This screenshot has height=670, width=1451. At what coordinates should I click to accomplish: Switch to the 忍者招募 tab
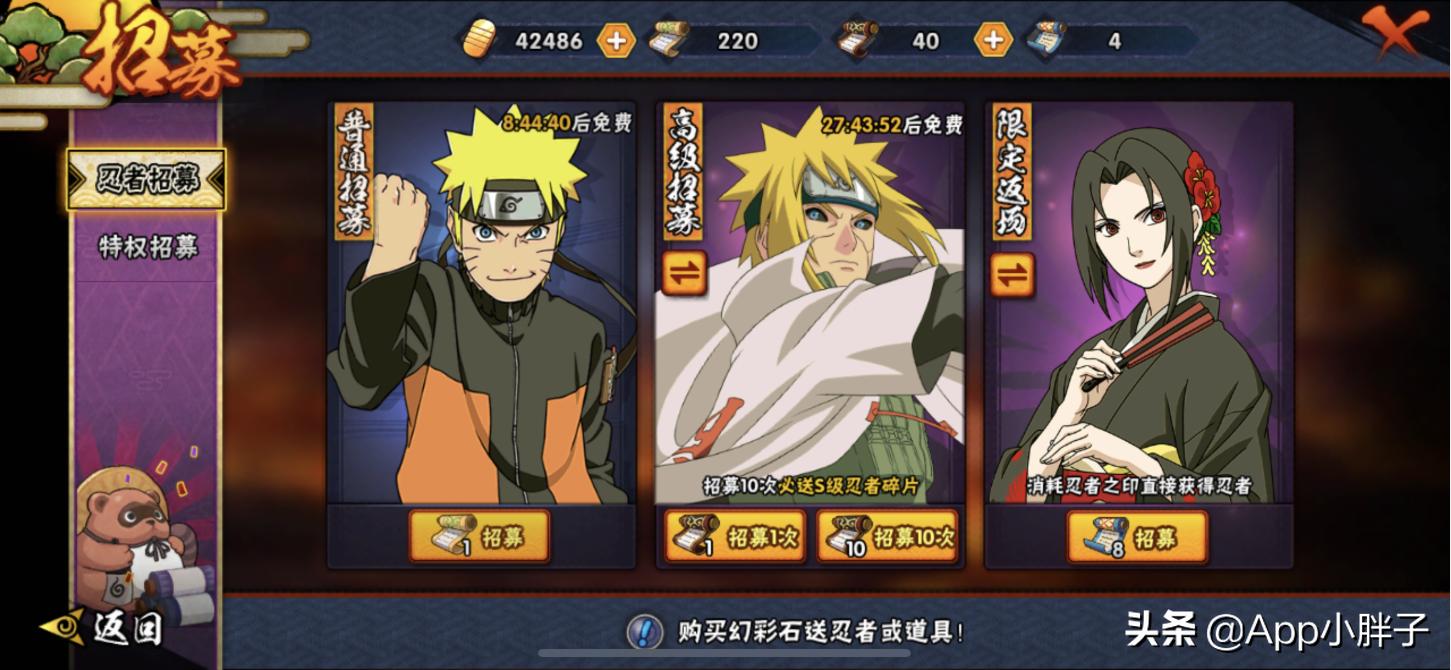147,180
